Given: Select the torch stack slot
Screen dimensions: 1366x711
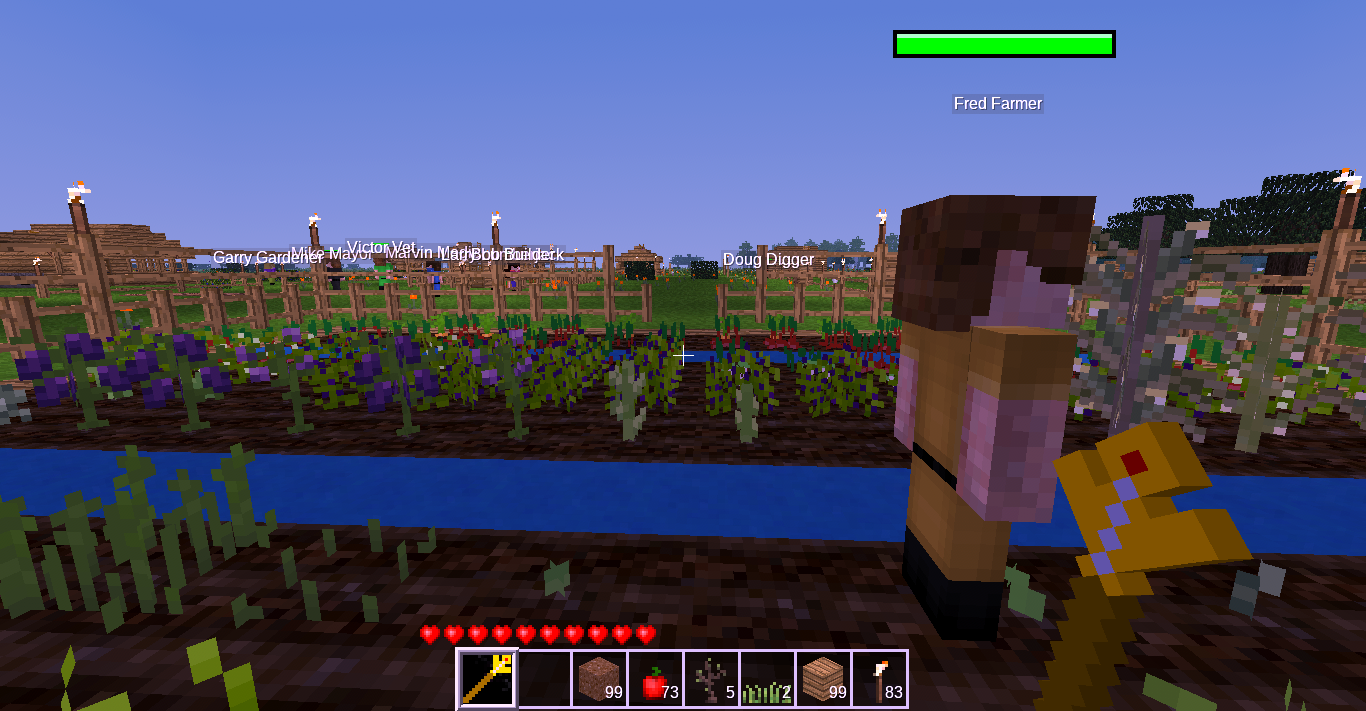Looking at the screenshot, I should [x=880, y=679].
